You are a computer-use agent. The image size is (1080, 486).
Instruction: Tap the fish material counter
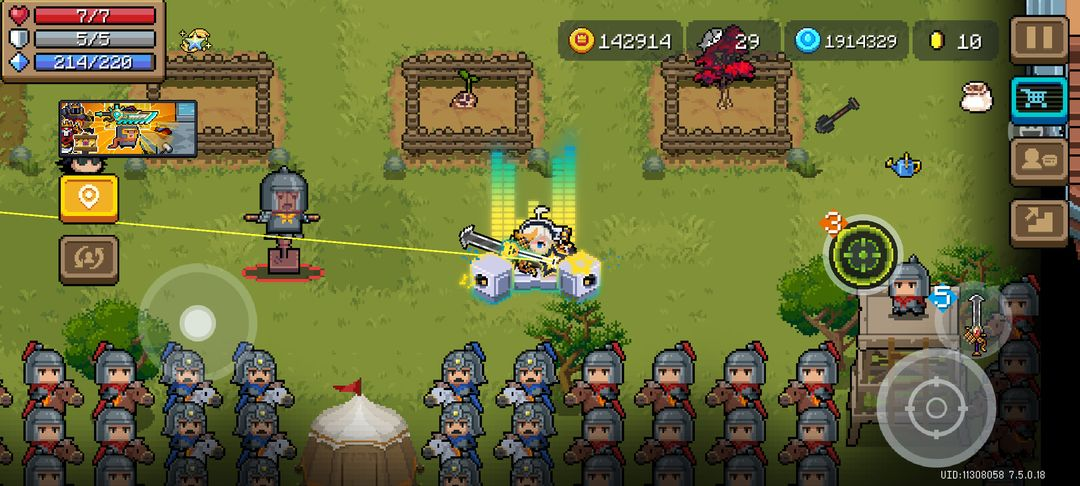click(x=732, y=41)
